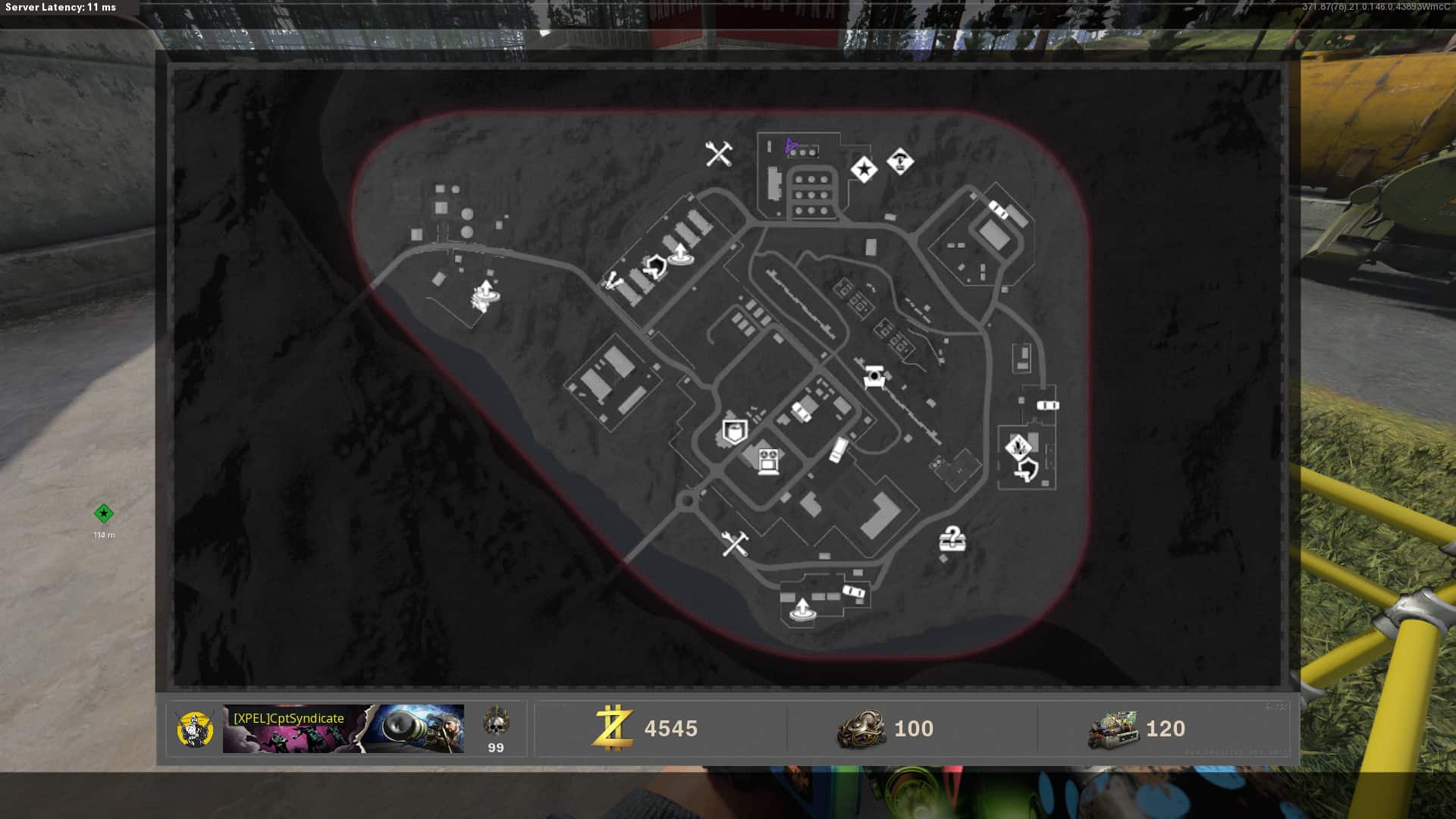
Task: Click the trials computer map marker
Action: click(768, 461)
